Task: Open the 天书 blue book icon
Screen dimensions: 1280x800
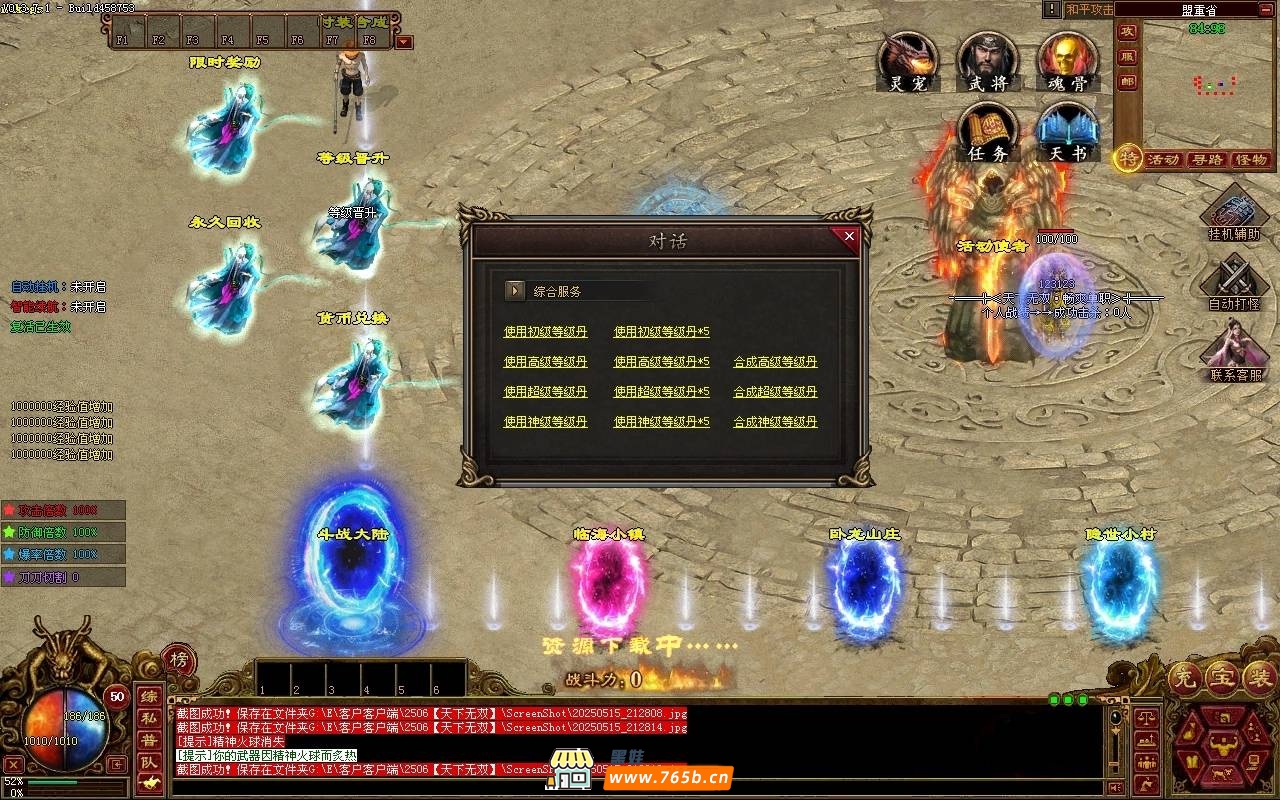Action: click(x=1068, y=132)
